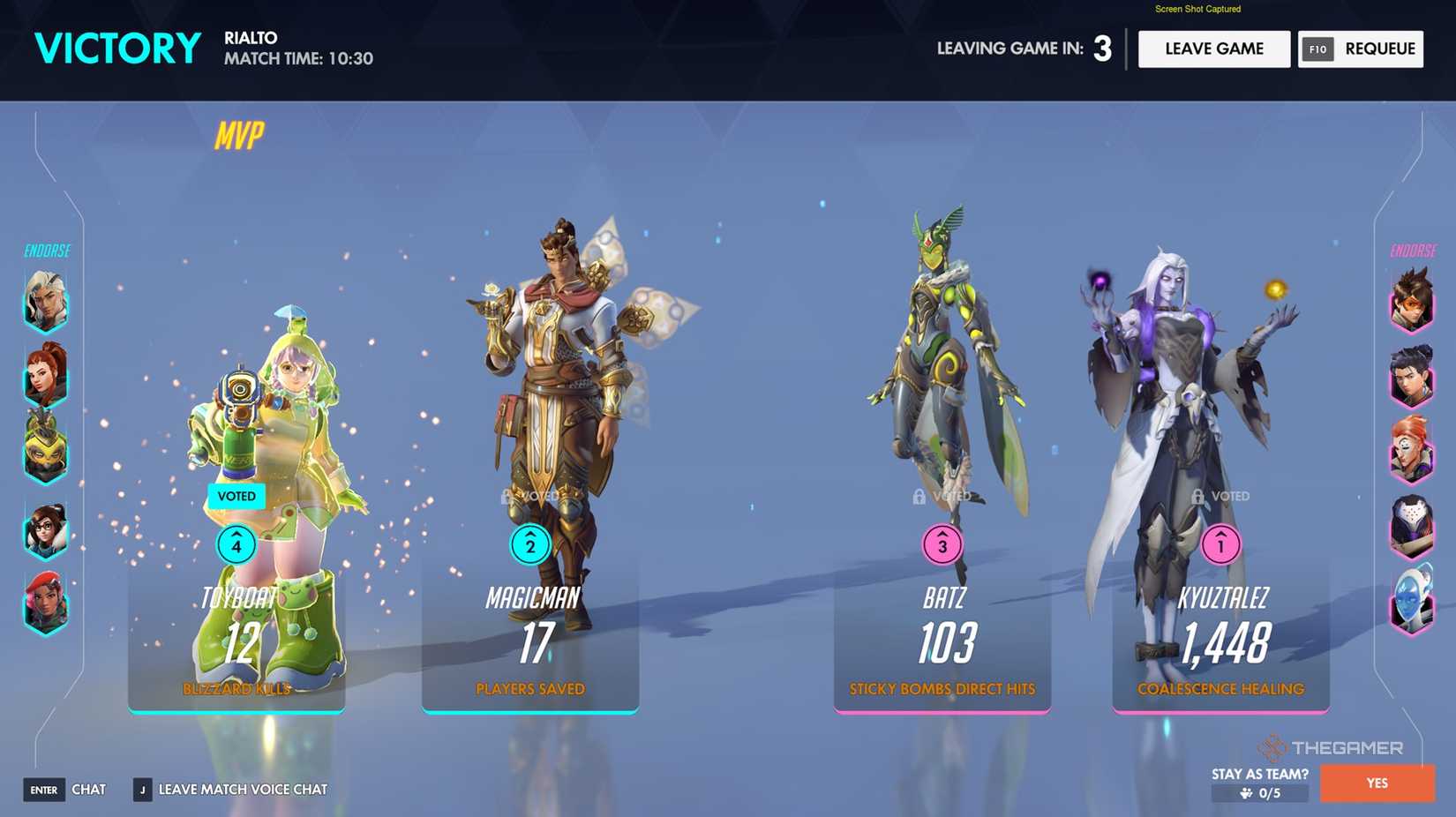Choose LEAVE MATCH VOICE CHAT

(242, 789)
